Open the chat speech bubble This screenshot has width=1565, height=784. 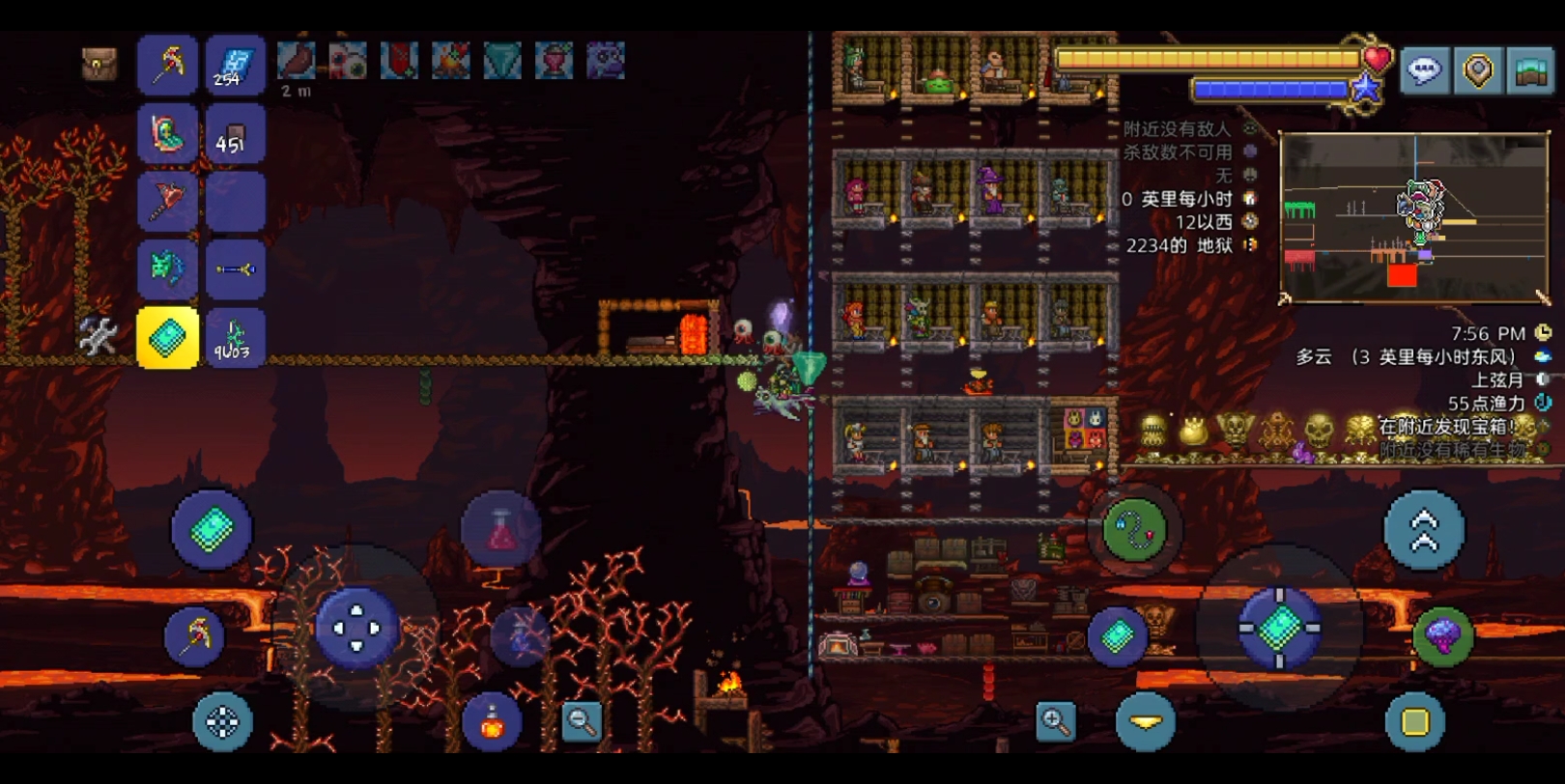click(1425, 70)
